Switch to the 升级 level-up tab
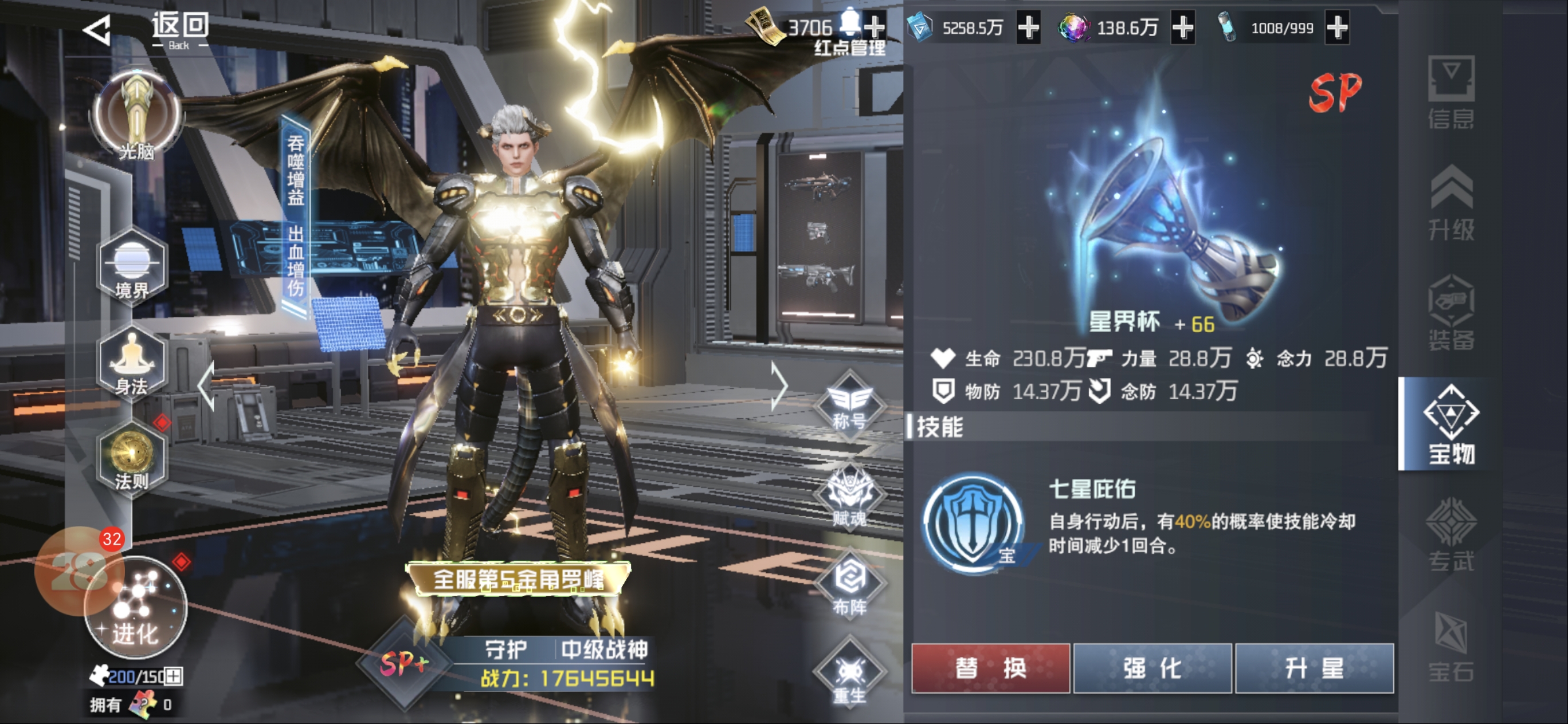 [x=1451, y=203]
